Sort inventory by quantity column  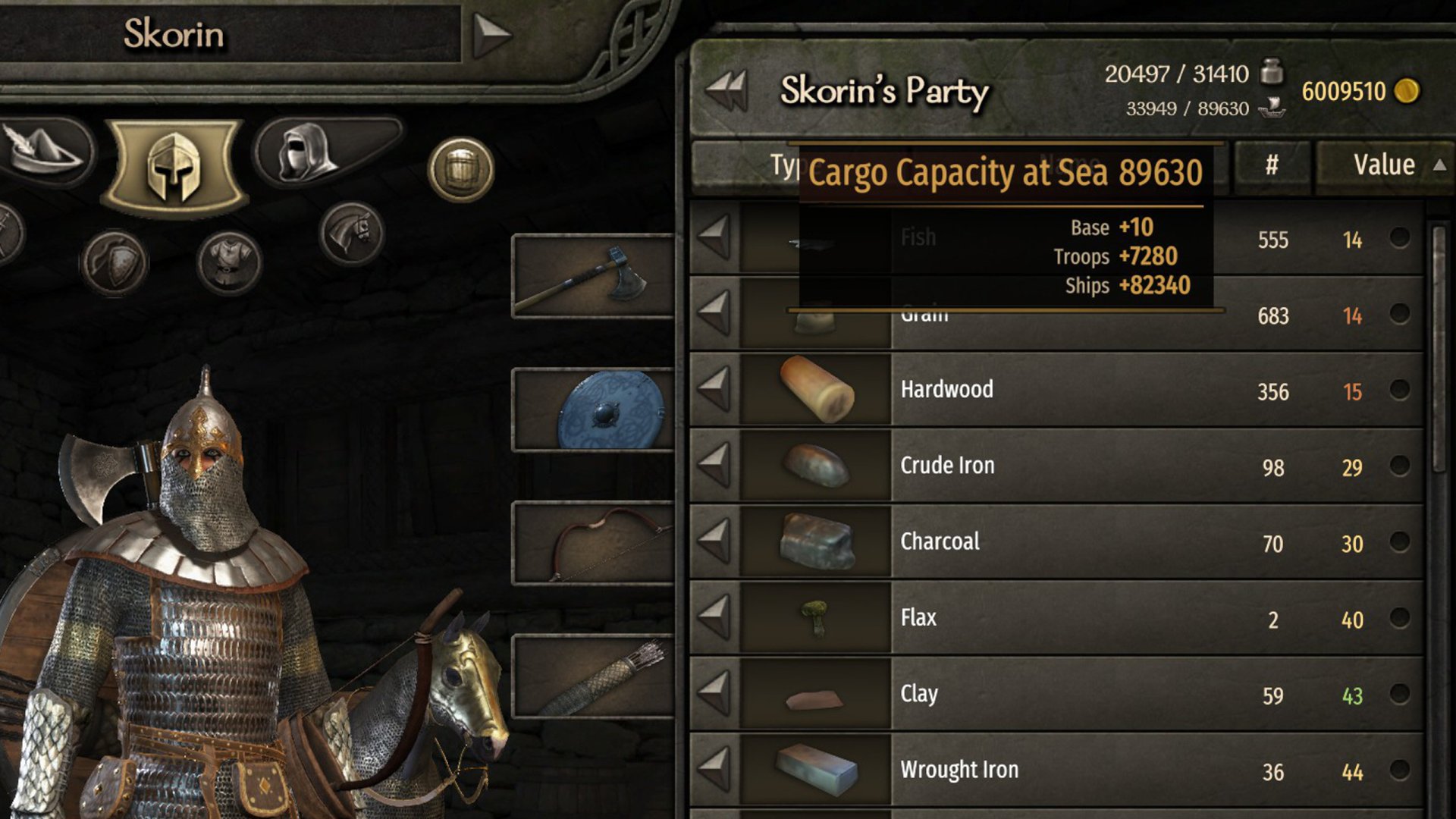coord(1272,165)
